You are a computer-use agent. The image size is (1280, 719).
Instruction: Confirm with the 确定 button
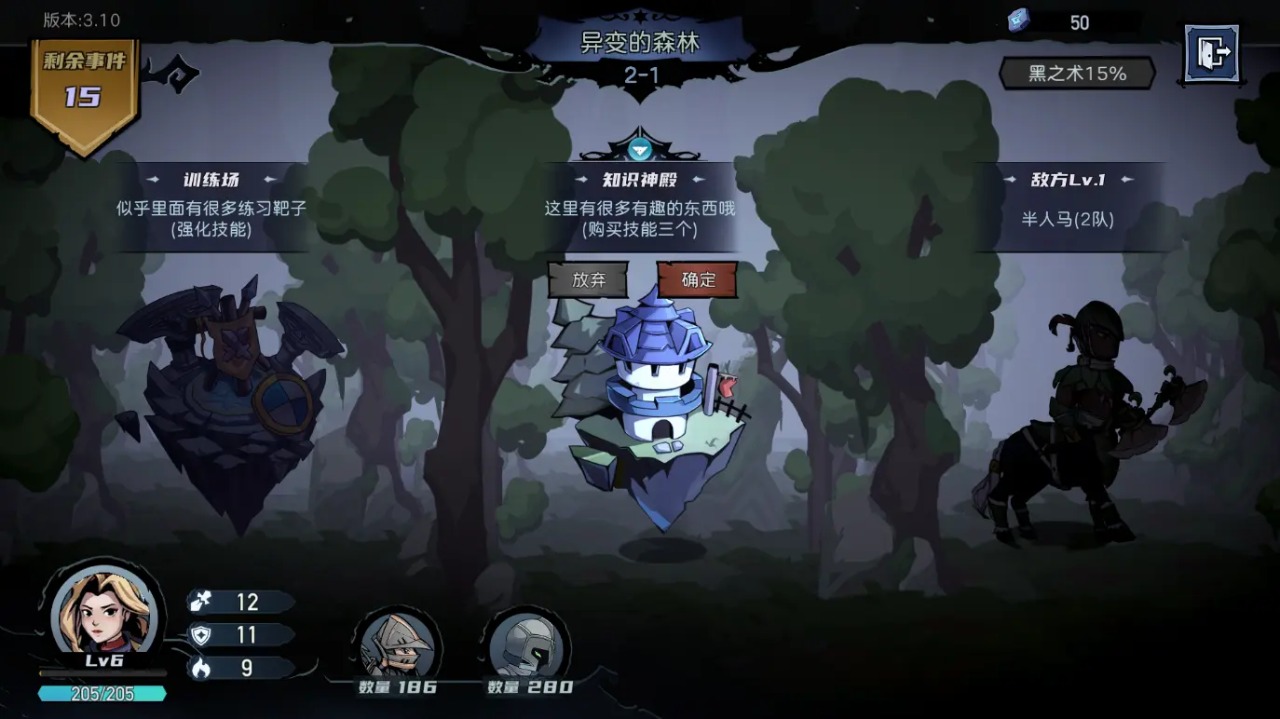(697, 280)
